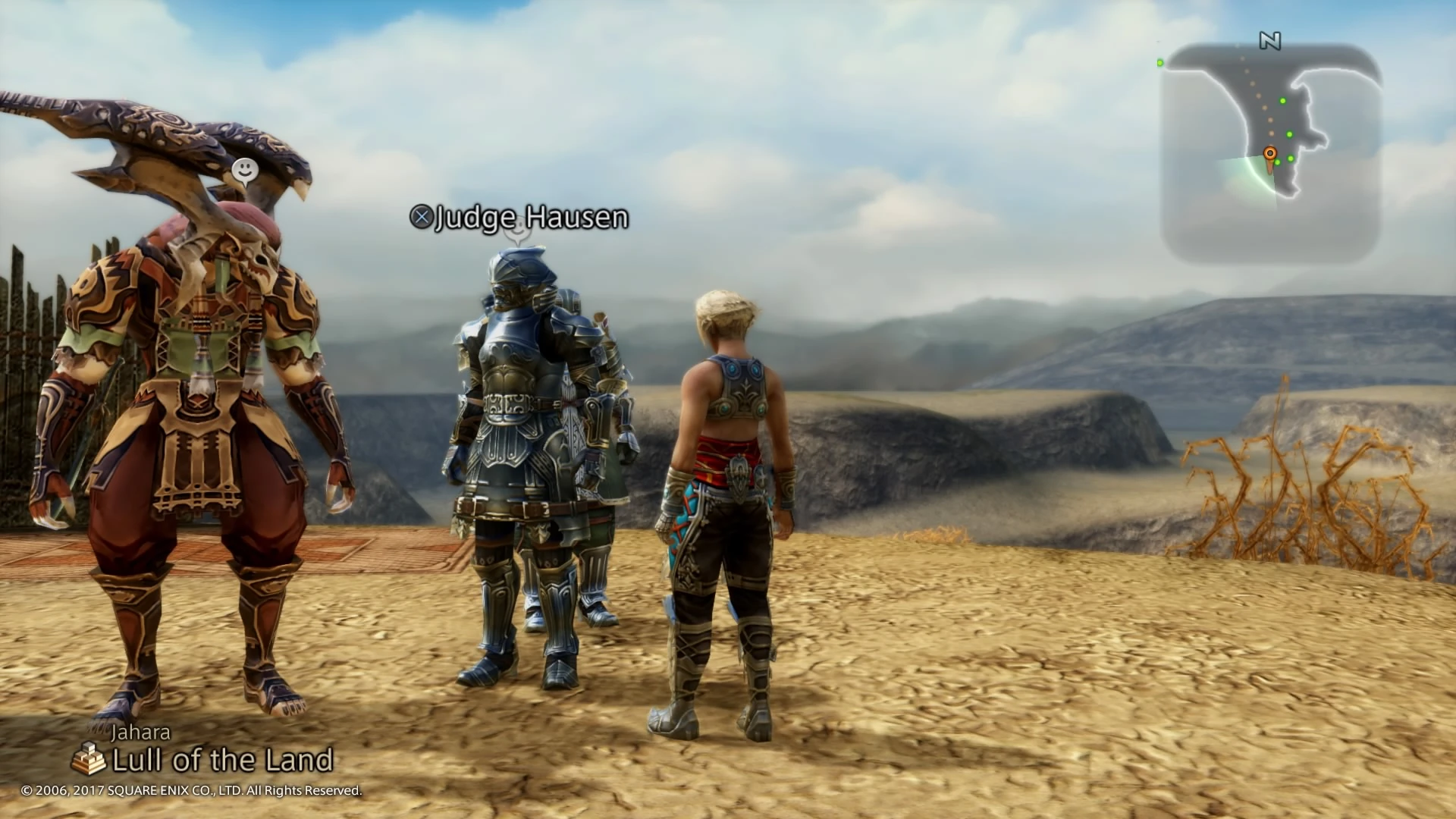
Task: Click the isolated green dot at the minimap's left edge
Action: [x=1159, y=63]
